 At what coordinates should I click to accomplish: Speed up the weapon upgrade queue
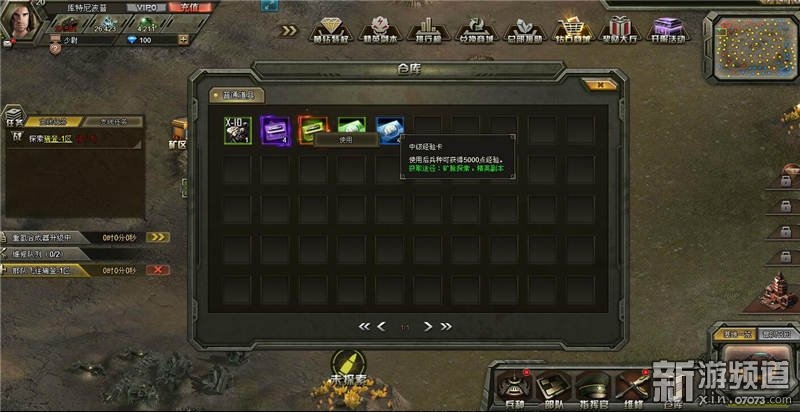[158, 237]
